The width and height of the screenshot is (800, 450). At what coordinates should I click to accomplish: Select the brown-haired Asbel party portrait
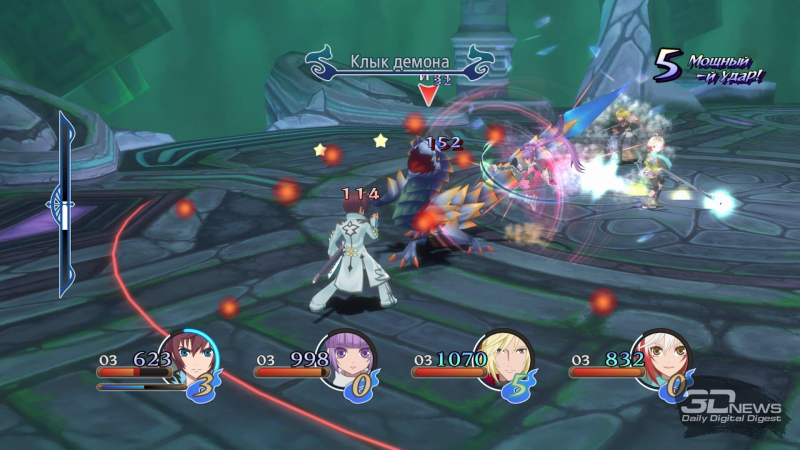pyautogui.click(x=185, y=357)
